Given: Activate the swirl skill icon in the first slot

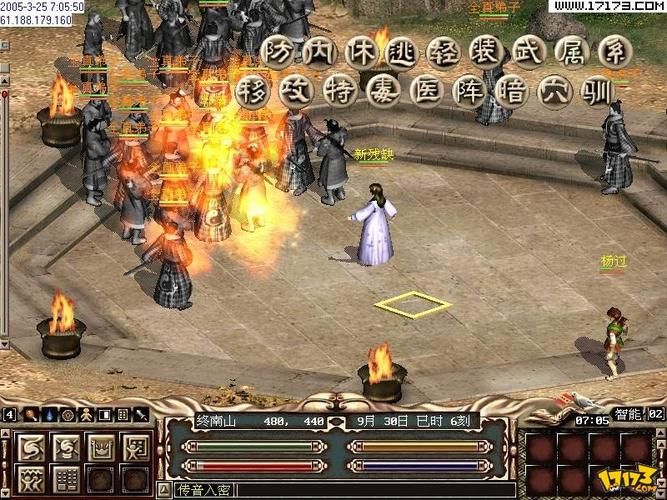Looking at the screenshot, I should coord(30,446).
